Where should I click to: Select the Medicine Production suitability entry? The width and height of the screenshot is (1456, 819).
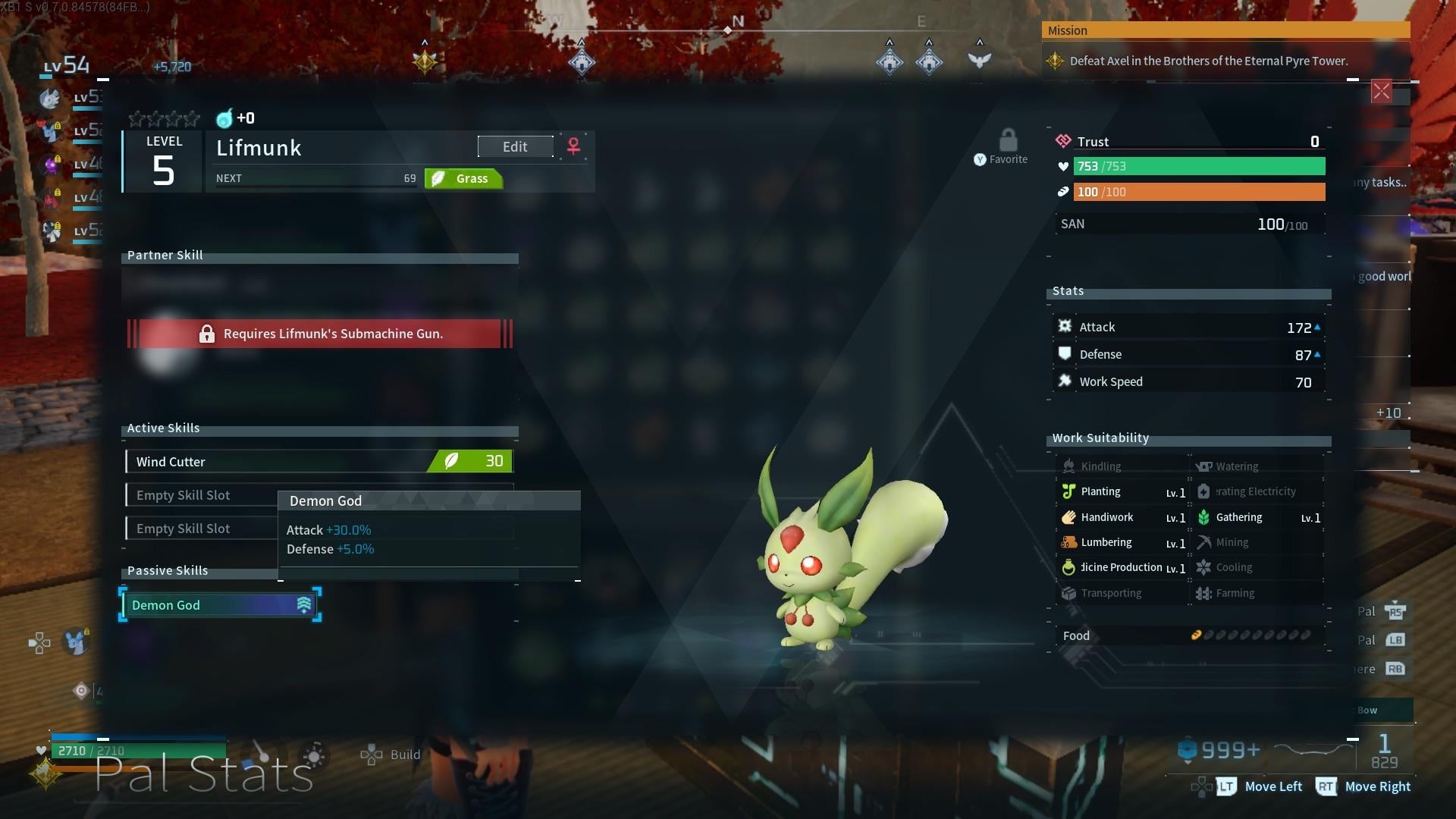[x=1123, y=568]
